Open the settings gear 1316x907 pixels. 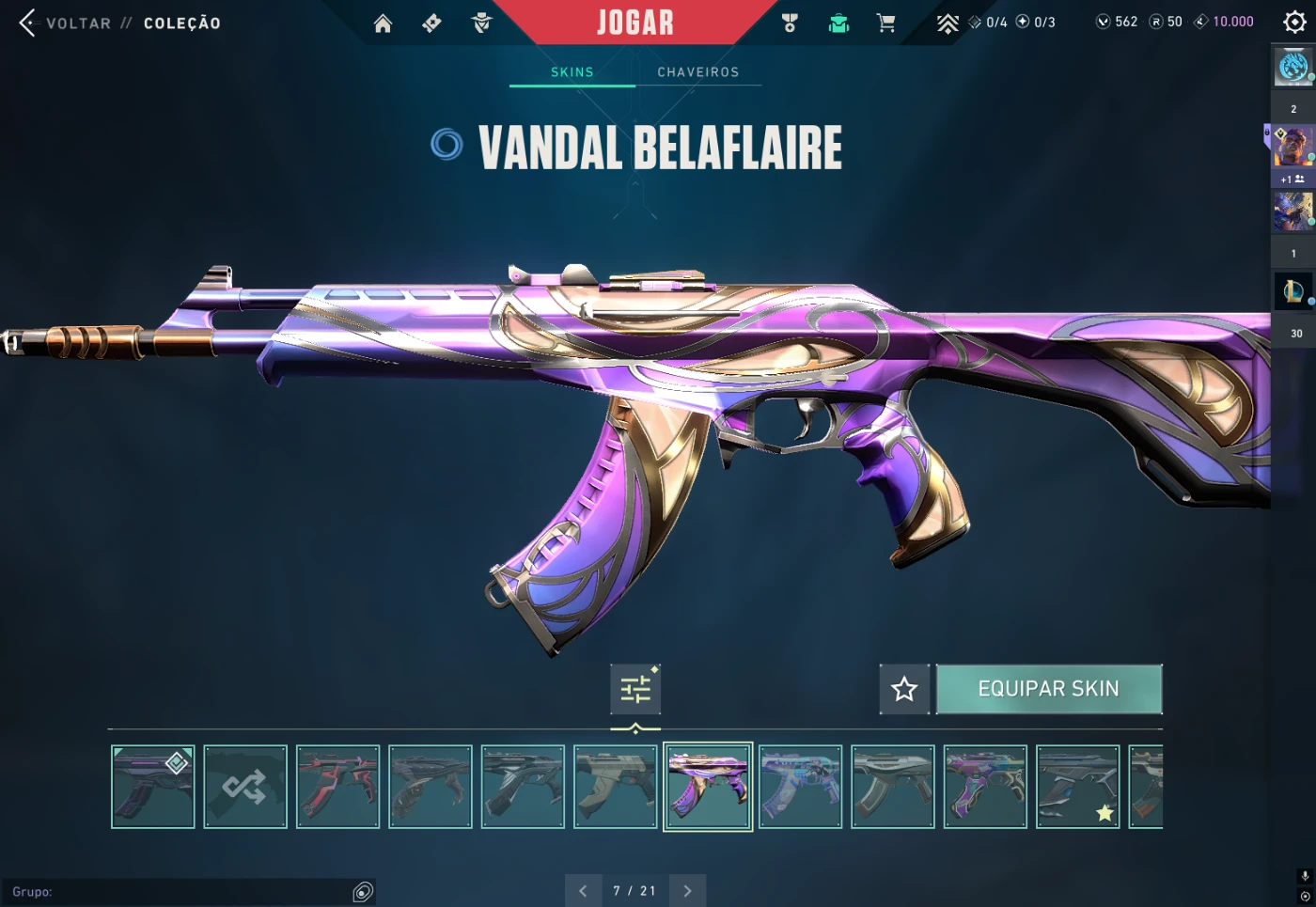[1294, 23]
